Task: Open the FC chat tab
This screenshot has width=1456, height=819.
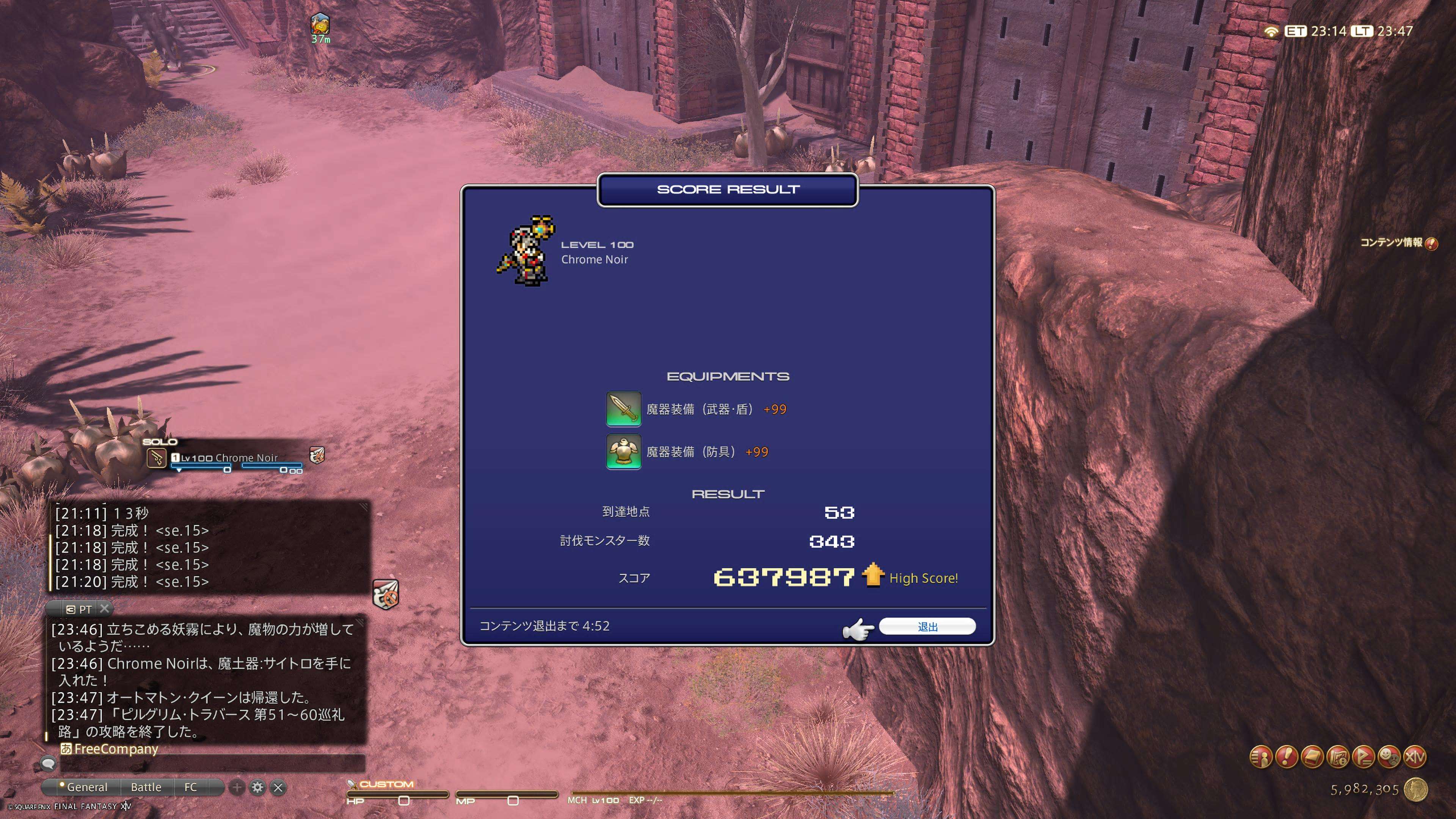Action: (190, 787)
